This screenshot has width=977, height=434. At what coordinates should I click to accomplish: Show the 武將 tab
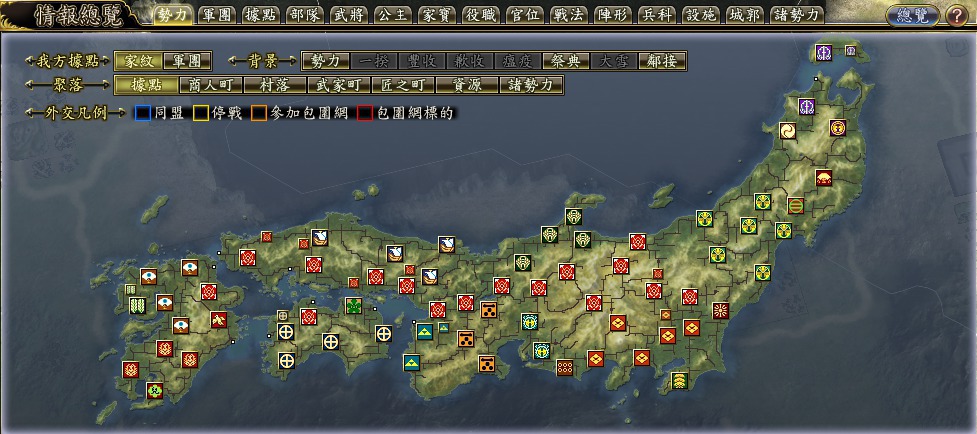pyautogui.click(x=348, y=15)
